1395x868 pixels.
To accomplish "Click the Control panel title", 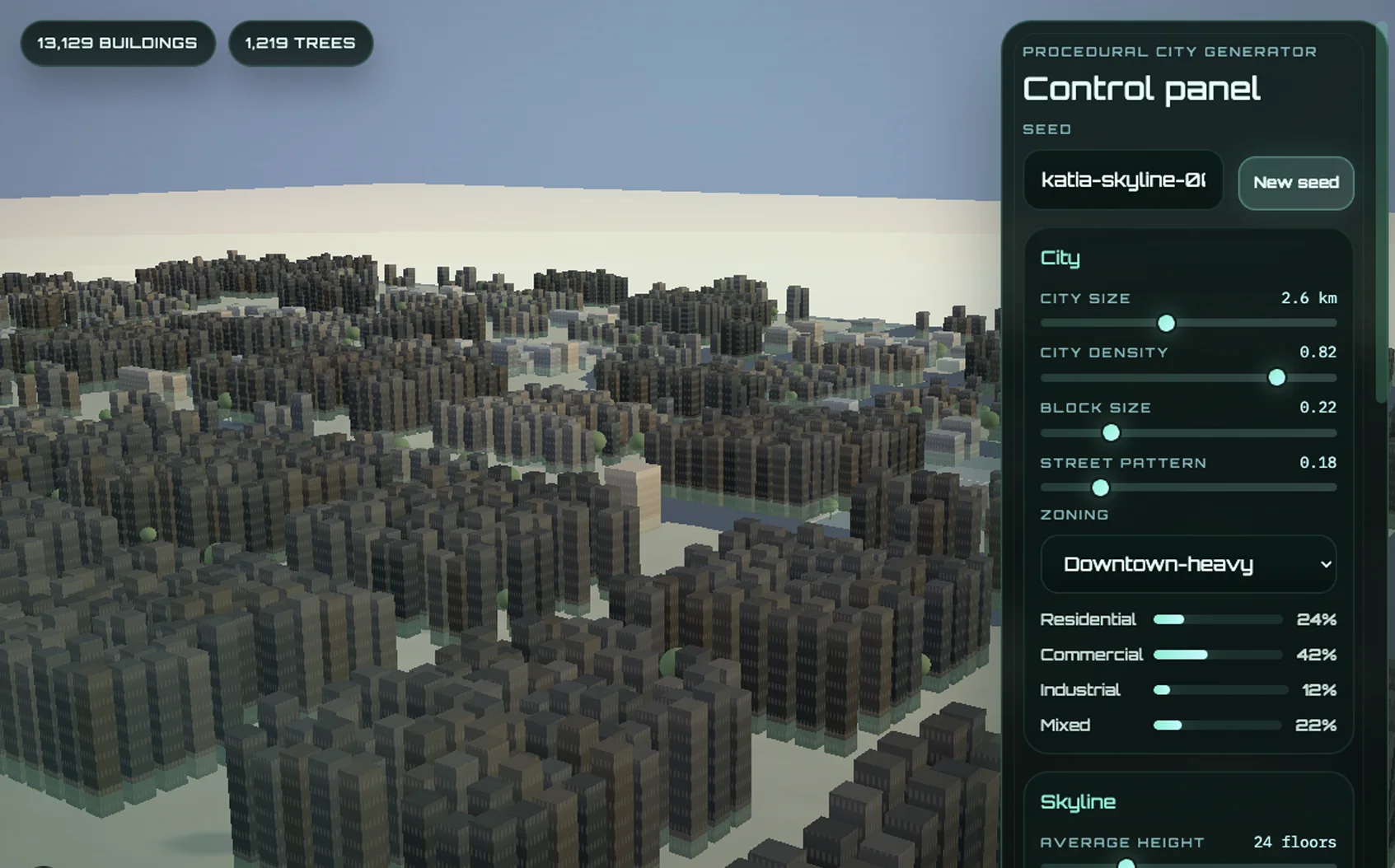I will [x=1140, y=88].
